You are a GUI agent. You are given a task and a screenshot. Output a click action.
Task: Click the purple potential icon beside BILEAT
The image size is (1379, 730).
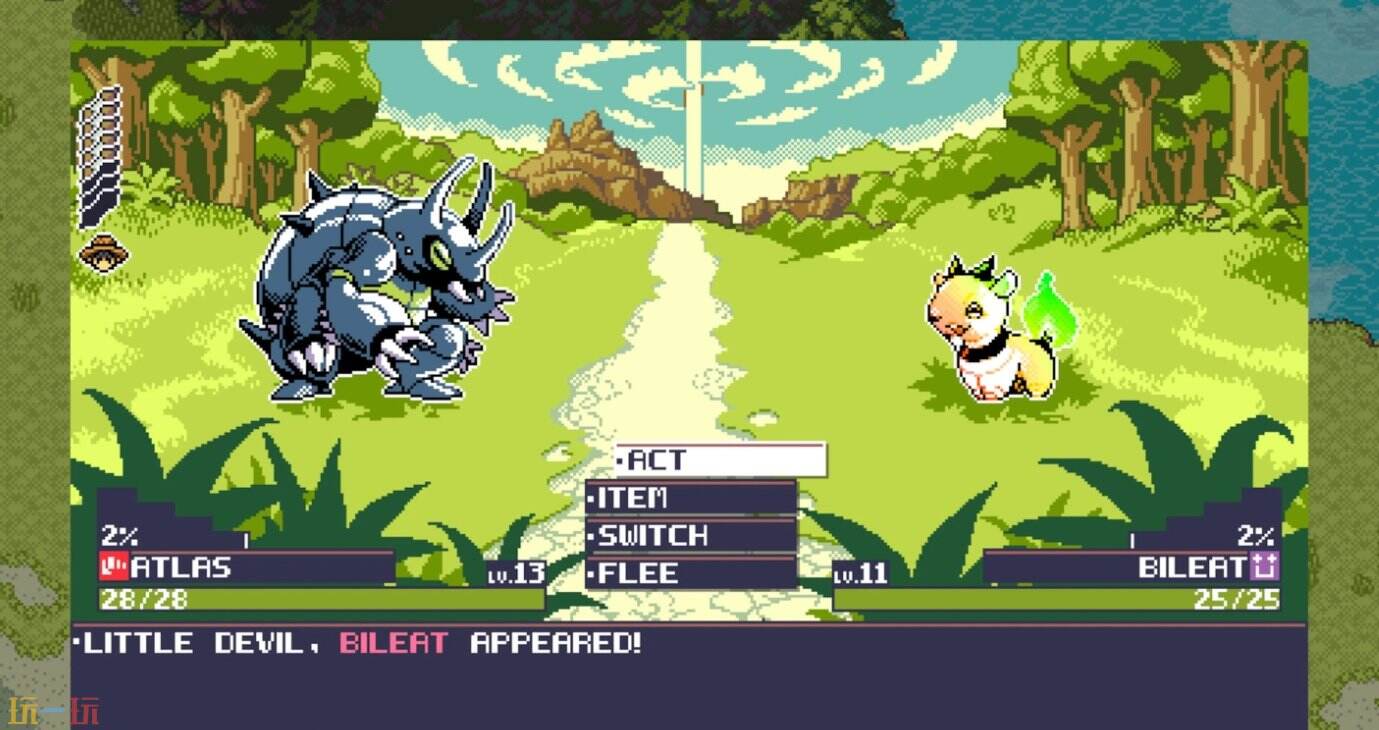point(1263,566)
